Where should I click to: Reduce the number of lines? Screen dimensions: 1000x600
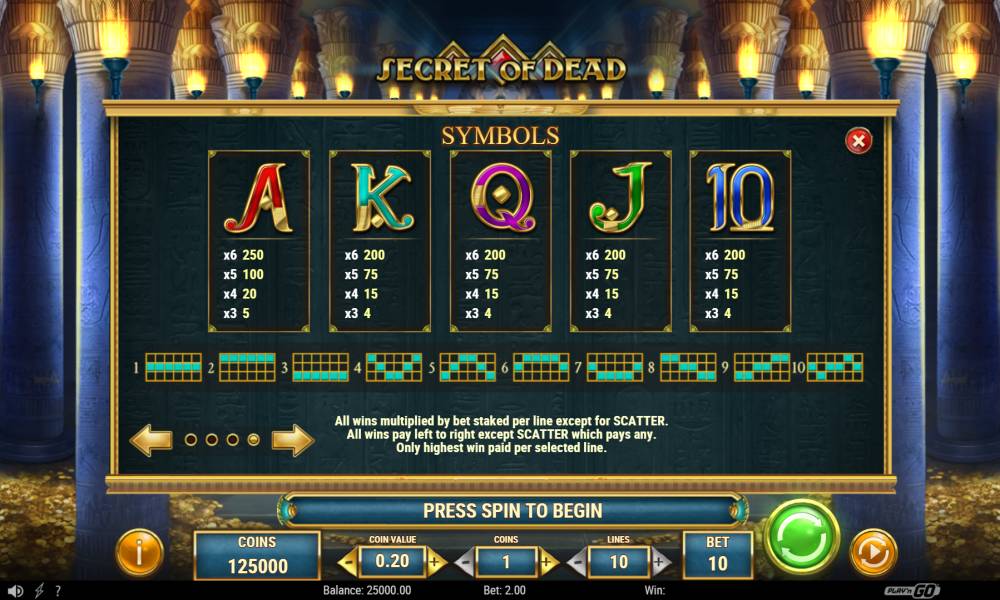[x=576, y=563]
